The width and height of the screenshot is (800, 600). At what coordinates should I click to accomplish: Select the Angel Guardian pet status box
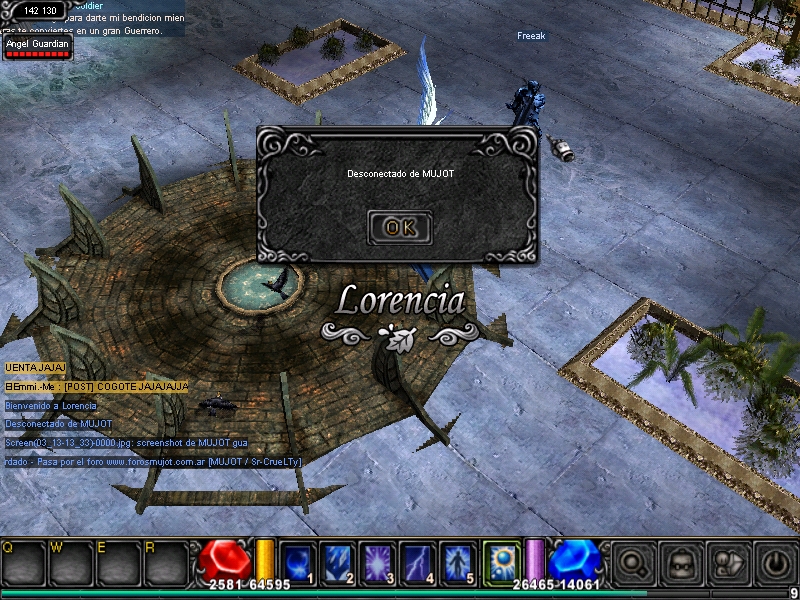point(38,47)
